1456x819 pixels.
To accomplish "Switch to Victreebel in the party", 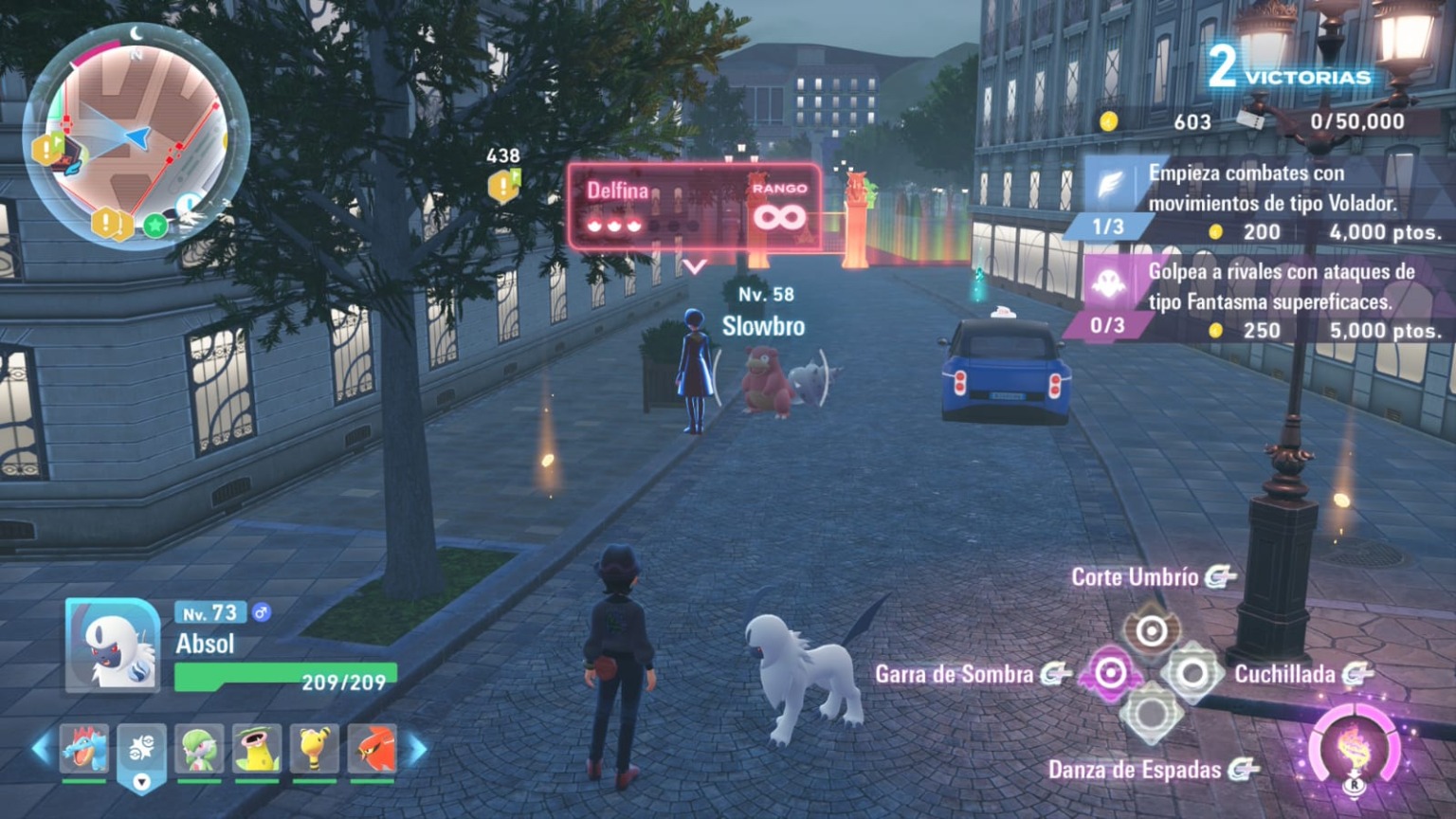I will pyautogui.click(x=257, y=750).
